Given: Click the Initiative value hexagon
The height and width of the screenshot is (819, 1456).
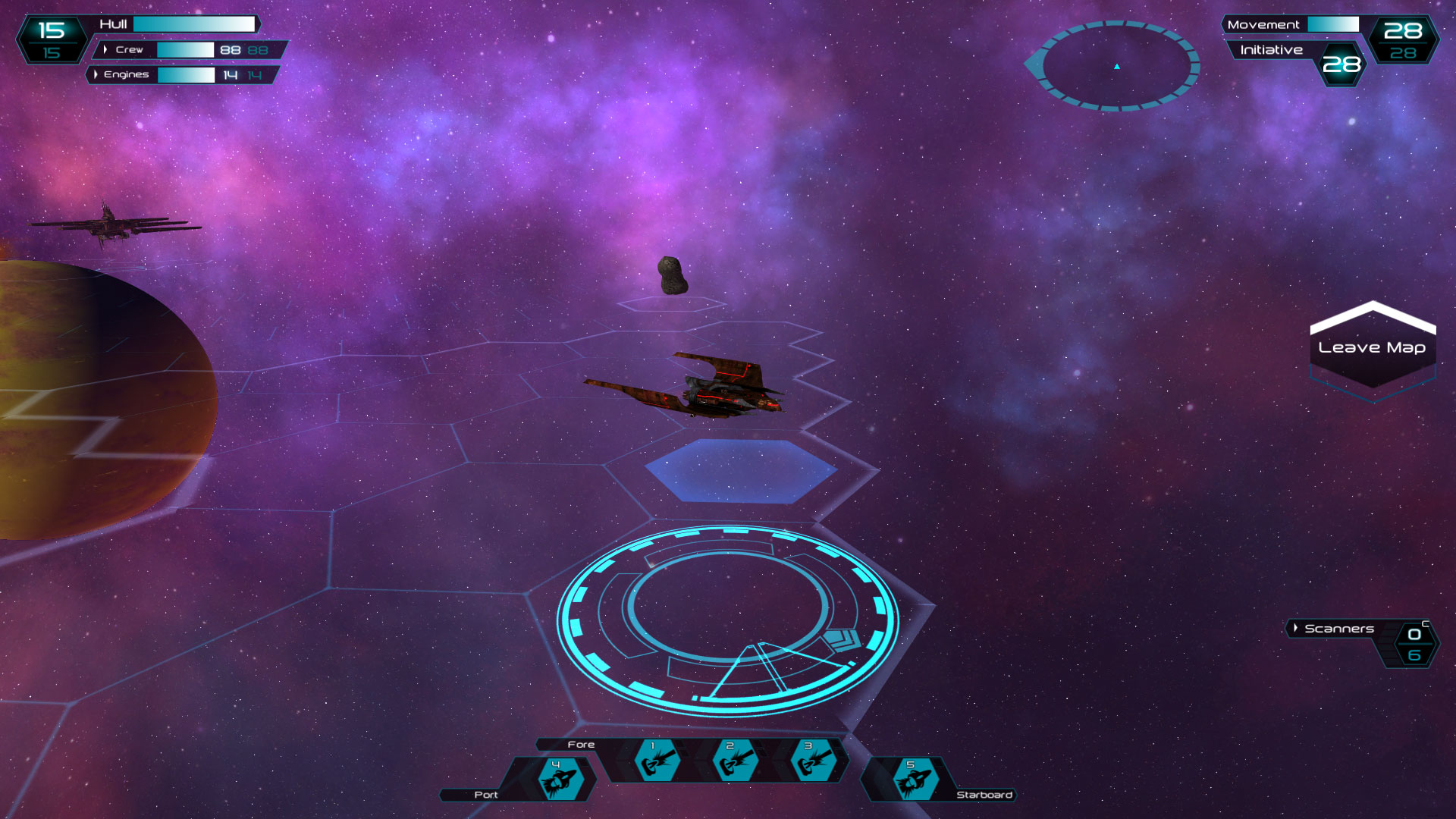Looking at the screenshot, I should coord(1342,64).
